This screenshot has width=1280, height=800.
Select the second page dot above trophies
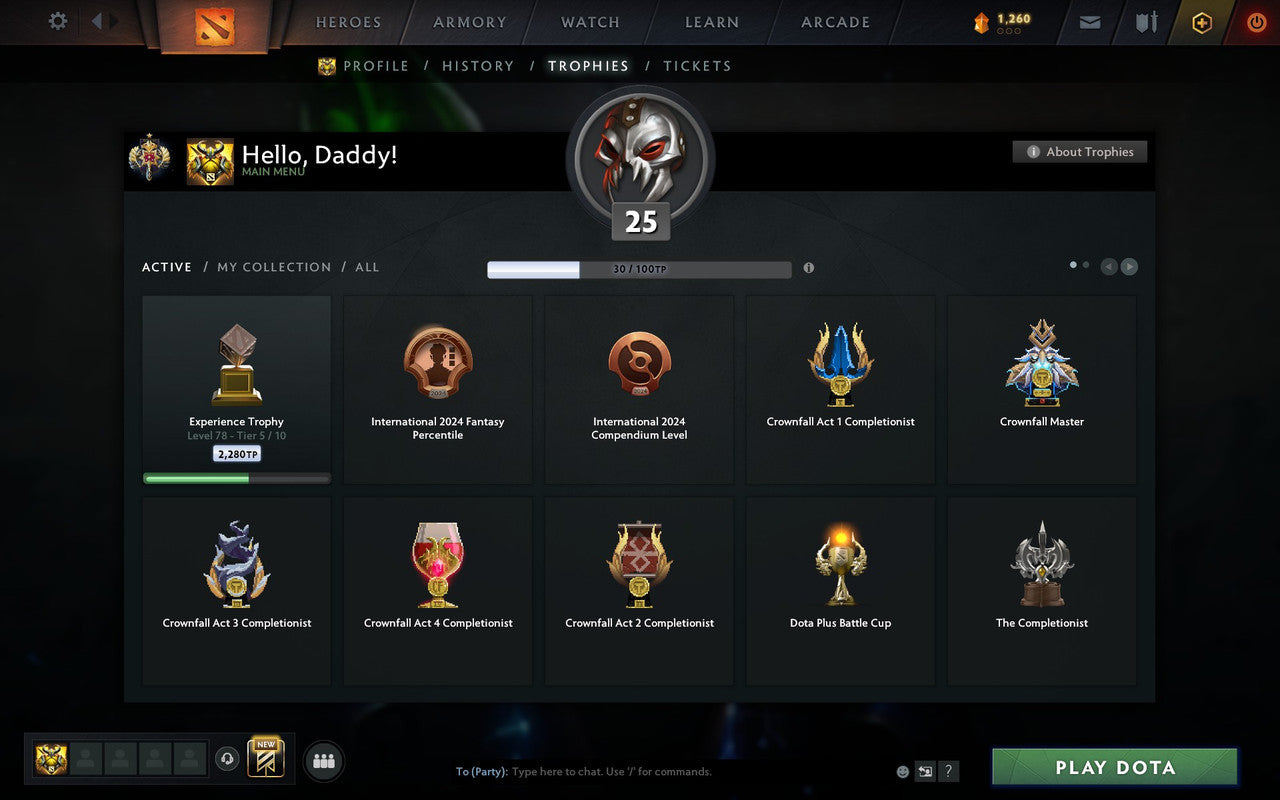(1087, 264)
